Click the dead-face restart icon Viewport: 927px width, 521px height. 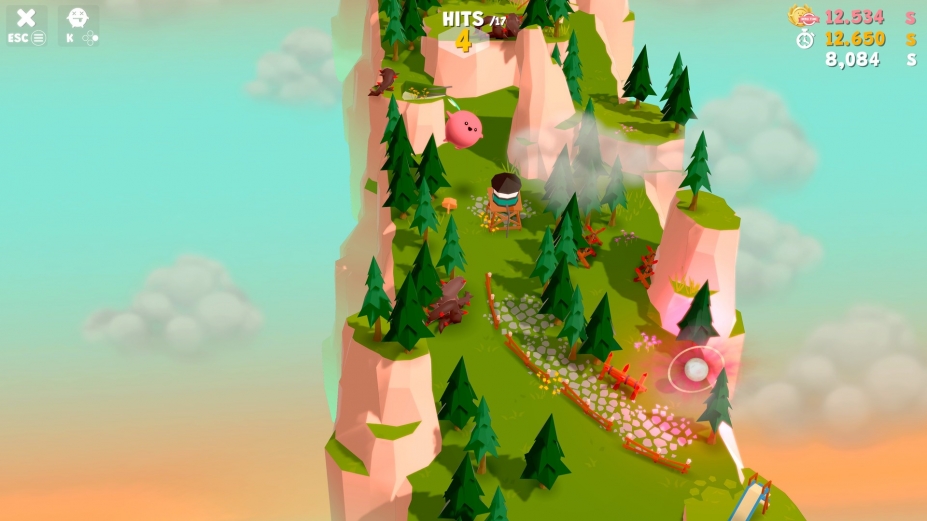pos(77,18)
